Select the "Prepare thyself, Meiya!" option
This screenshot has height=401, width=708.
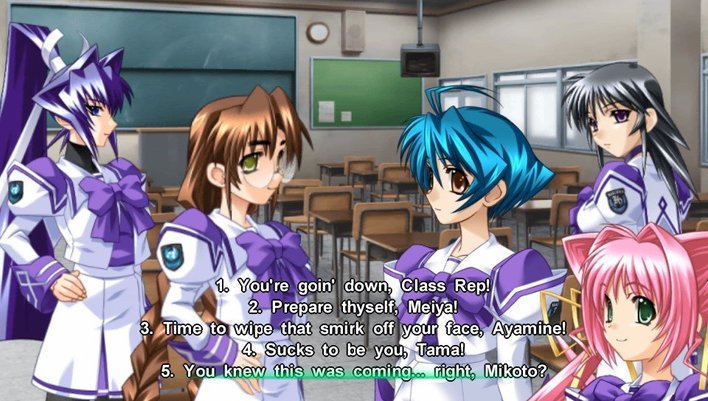click(x=354, y=308)
